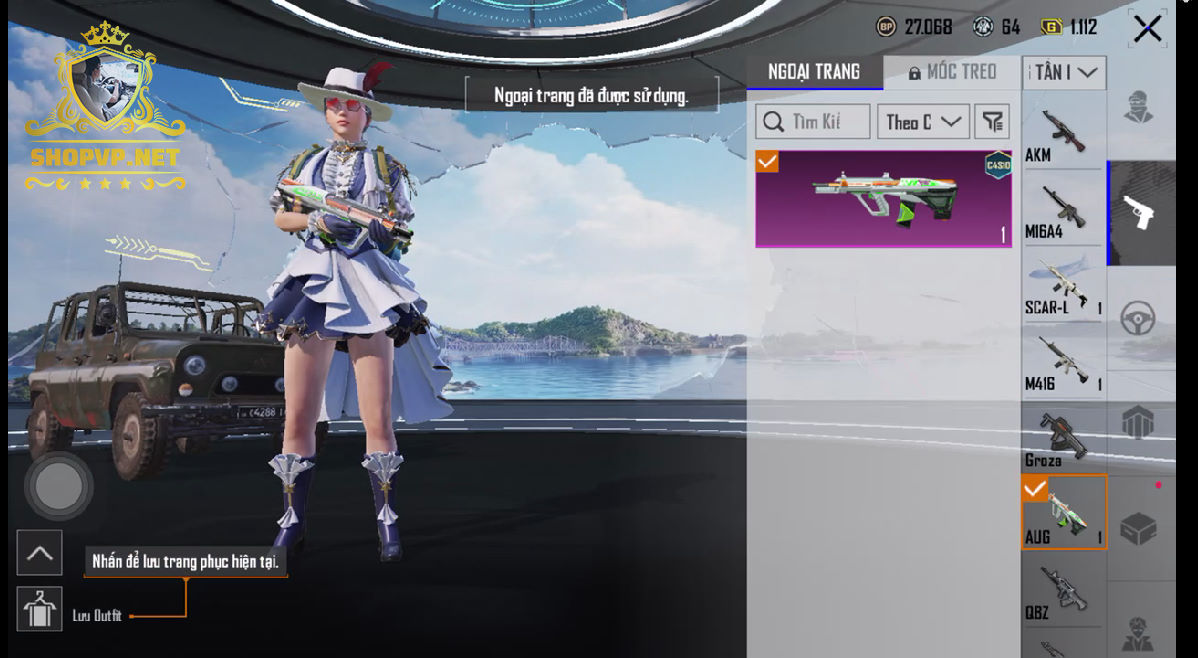Choose M16A4 in the weapon list
Image resolution: width=1198 pixels, height=658 pixels.
point(1063,212)
